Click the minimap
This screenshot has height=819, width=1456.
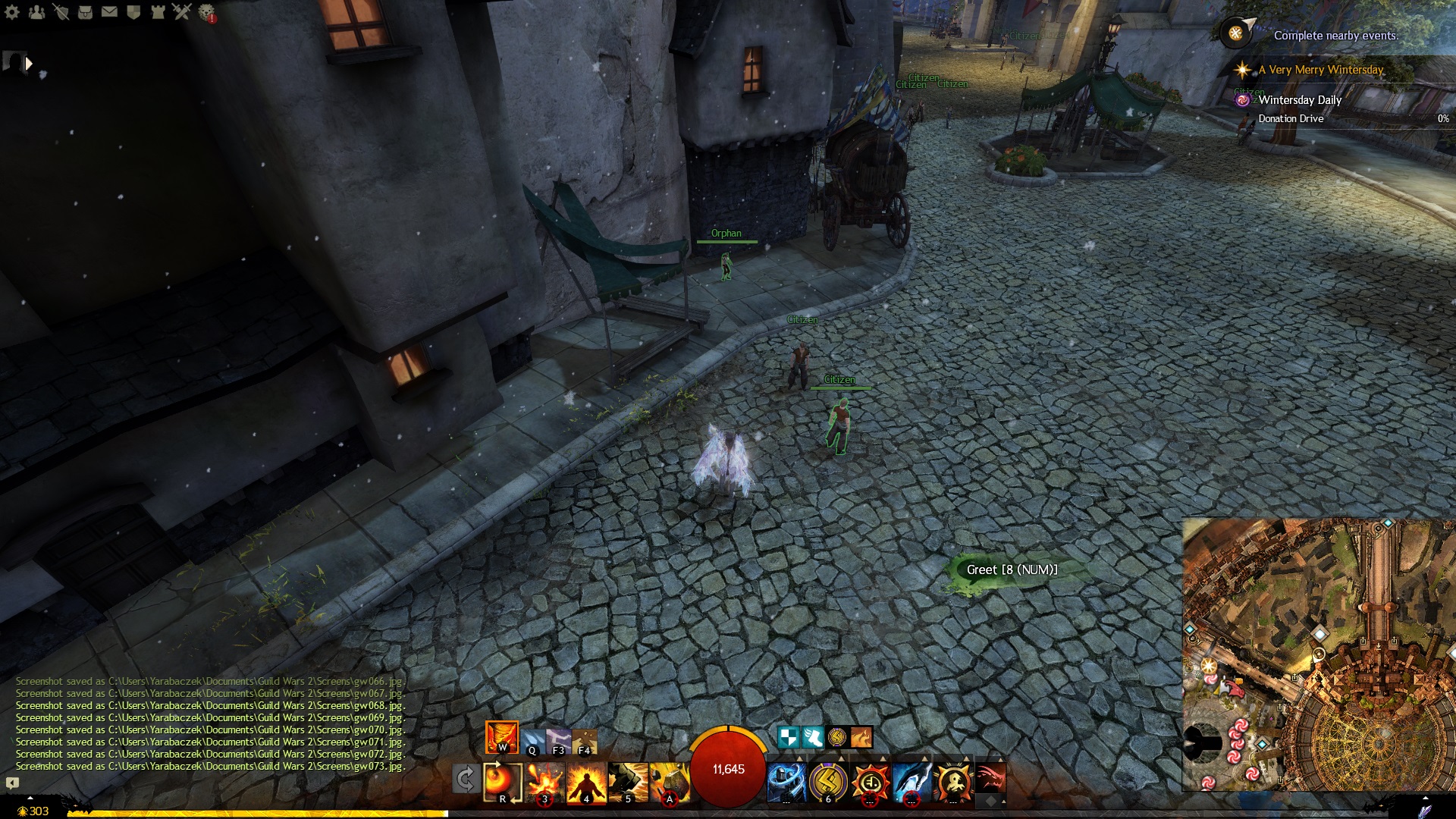click(x=1318, y=654)
